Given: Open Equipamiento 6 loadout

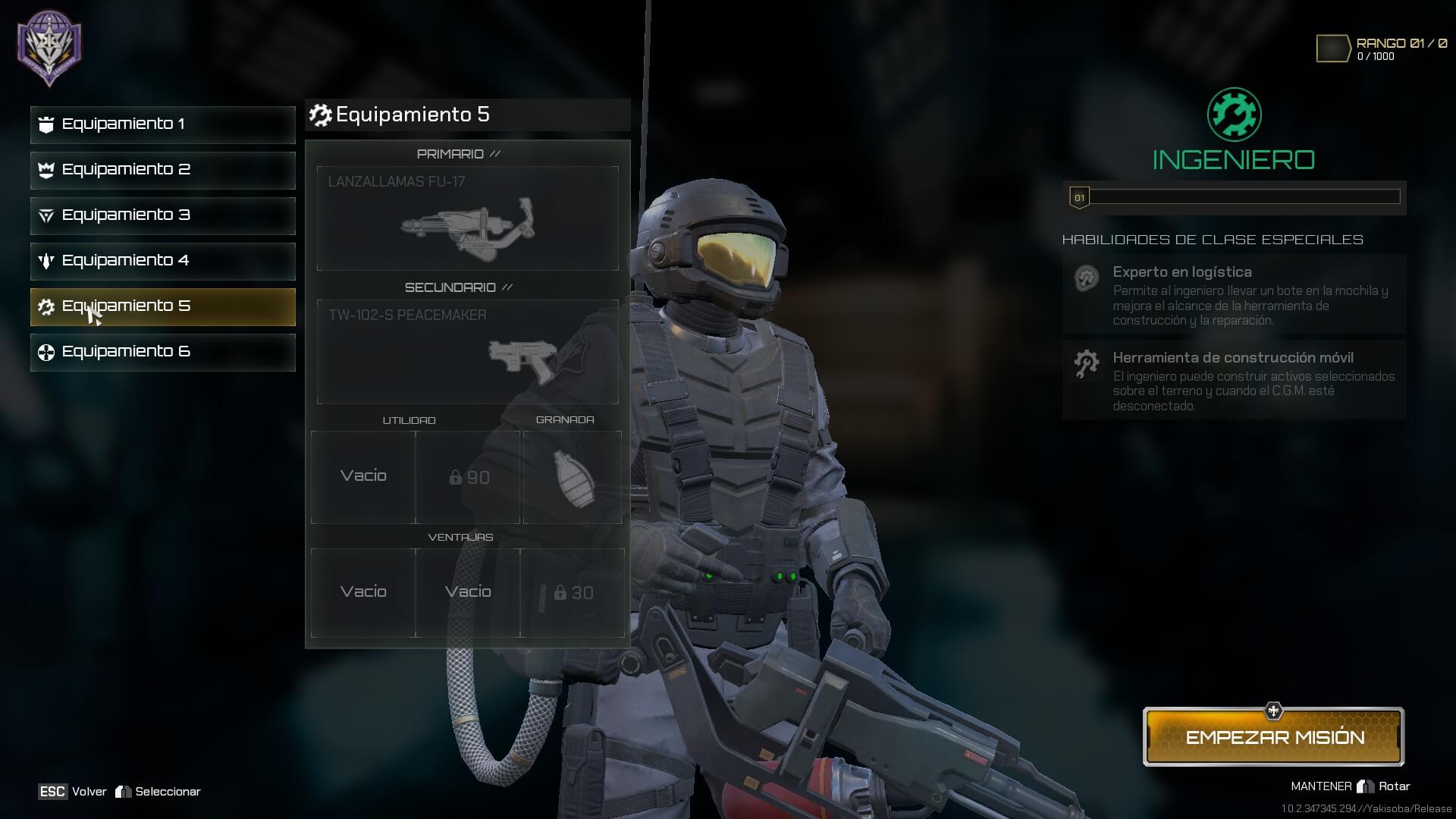Looking at the screenshot, I should click(162, 352).
